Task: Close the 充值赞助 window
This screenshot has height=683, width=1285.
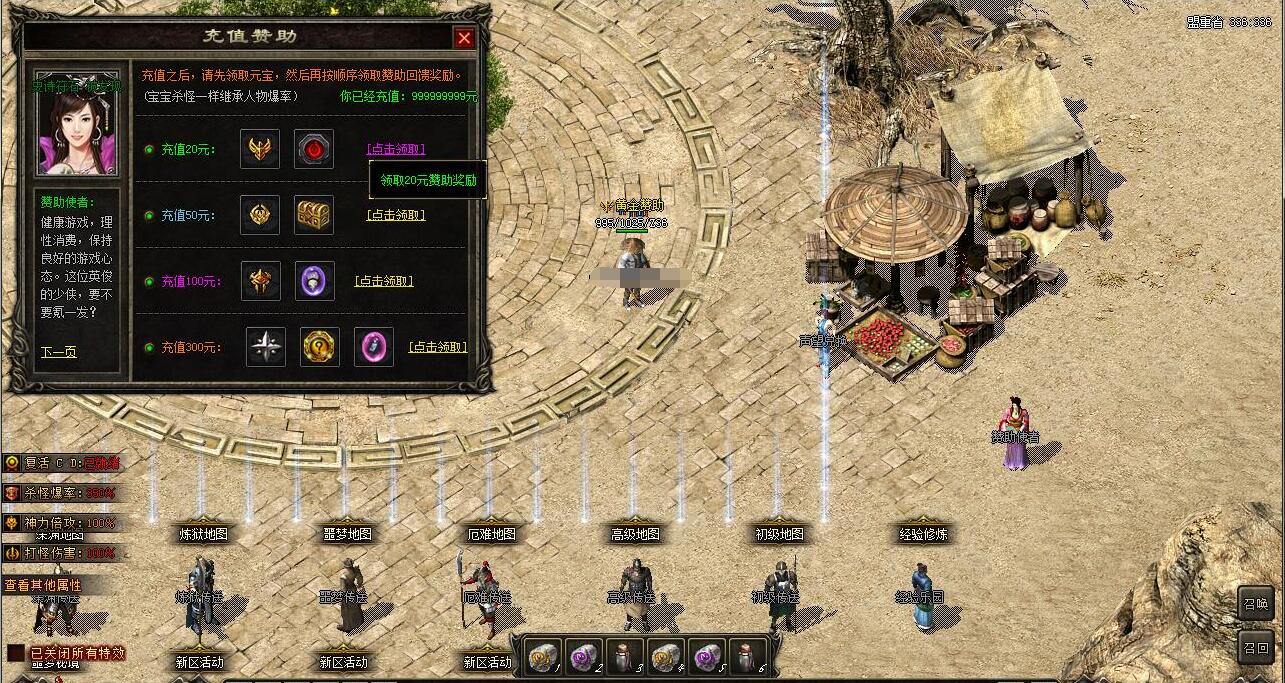Action: pyautogui.click(x=464, y=38)
